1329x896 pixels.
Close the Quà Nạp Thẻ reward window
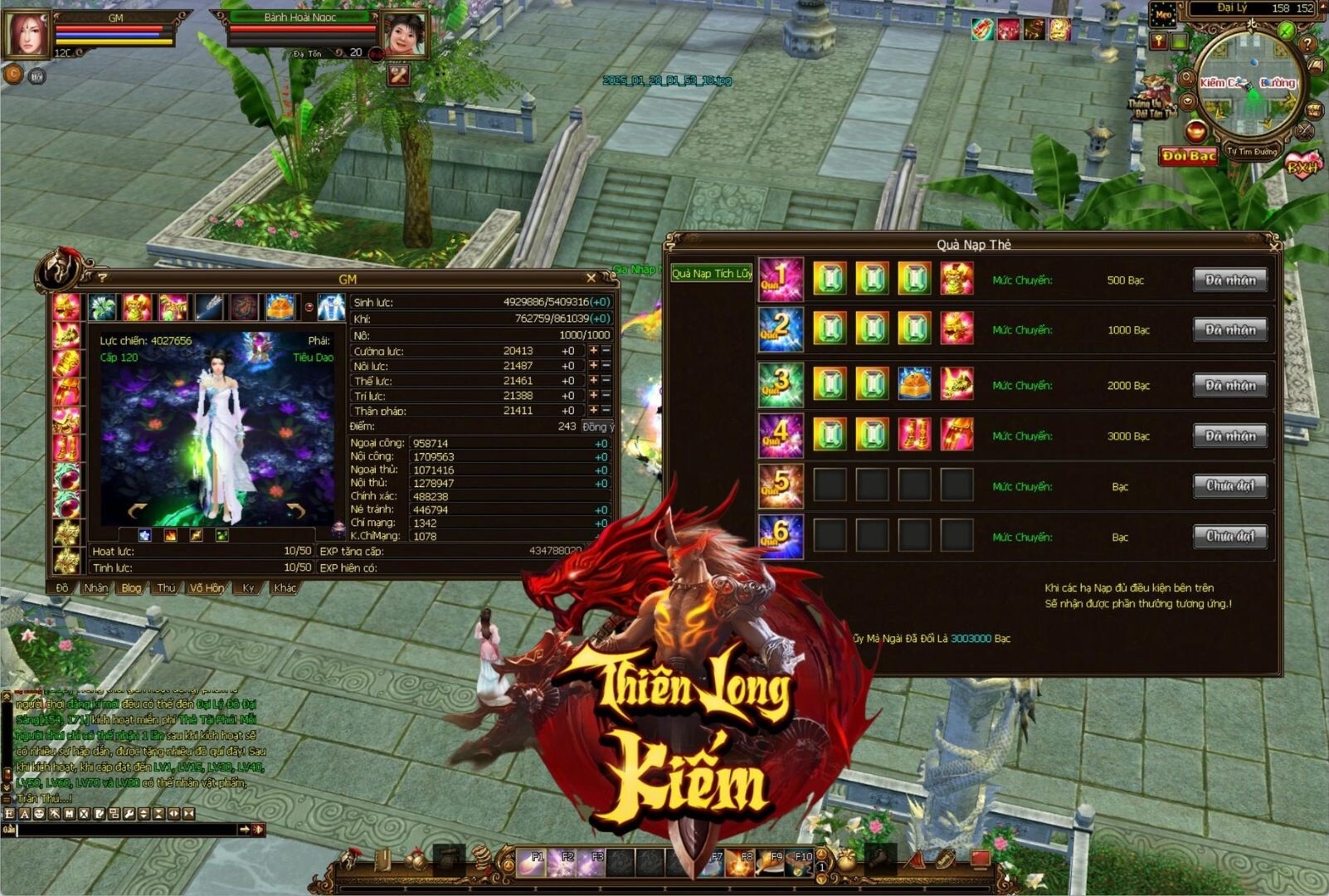1274,246
